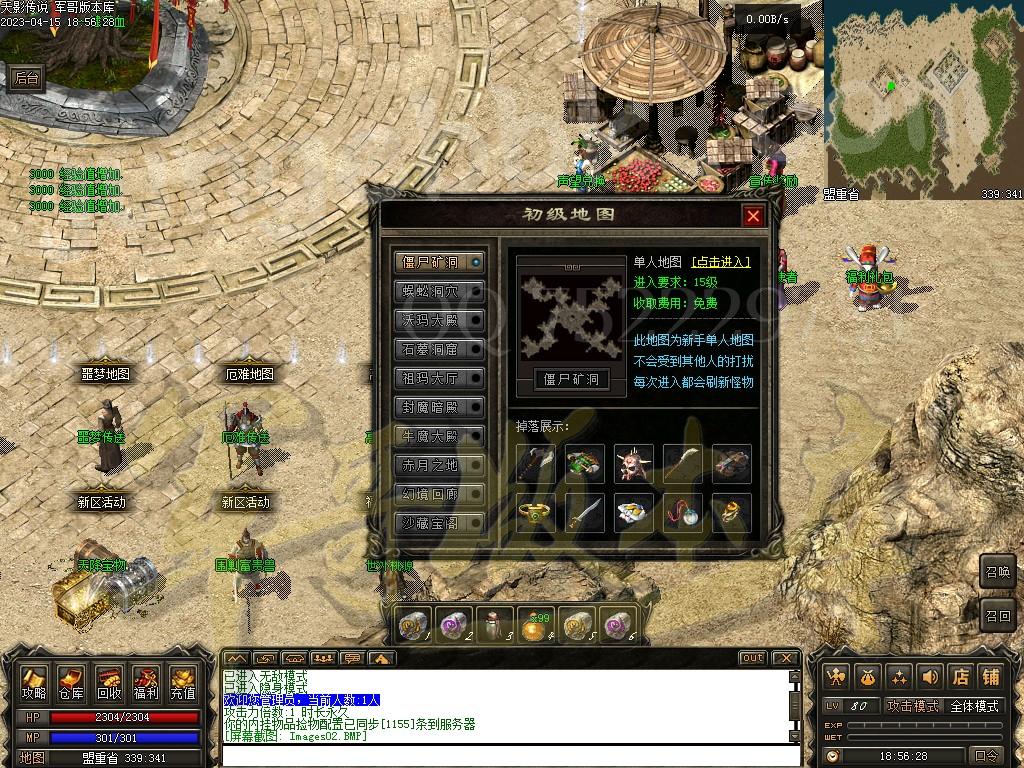
Task: Open the 充值 recharge menu
Action: coord(182,684)
